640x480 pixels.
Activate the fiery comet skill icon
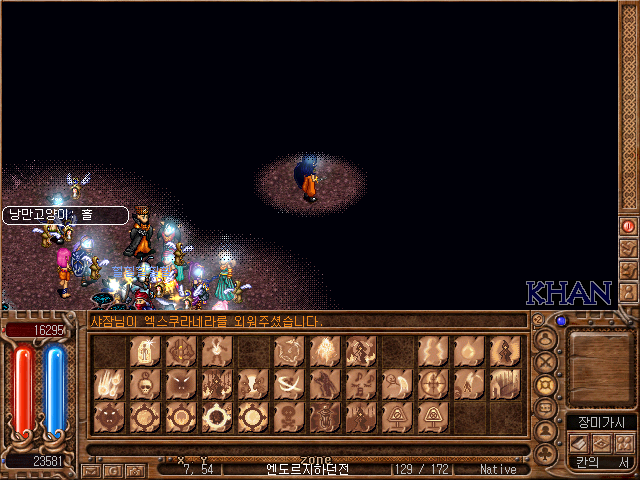click(109, 384)
